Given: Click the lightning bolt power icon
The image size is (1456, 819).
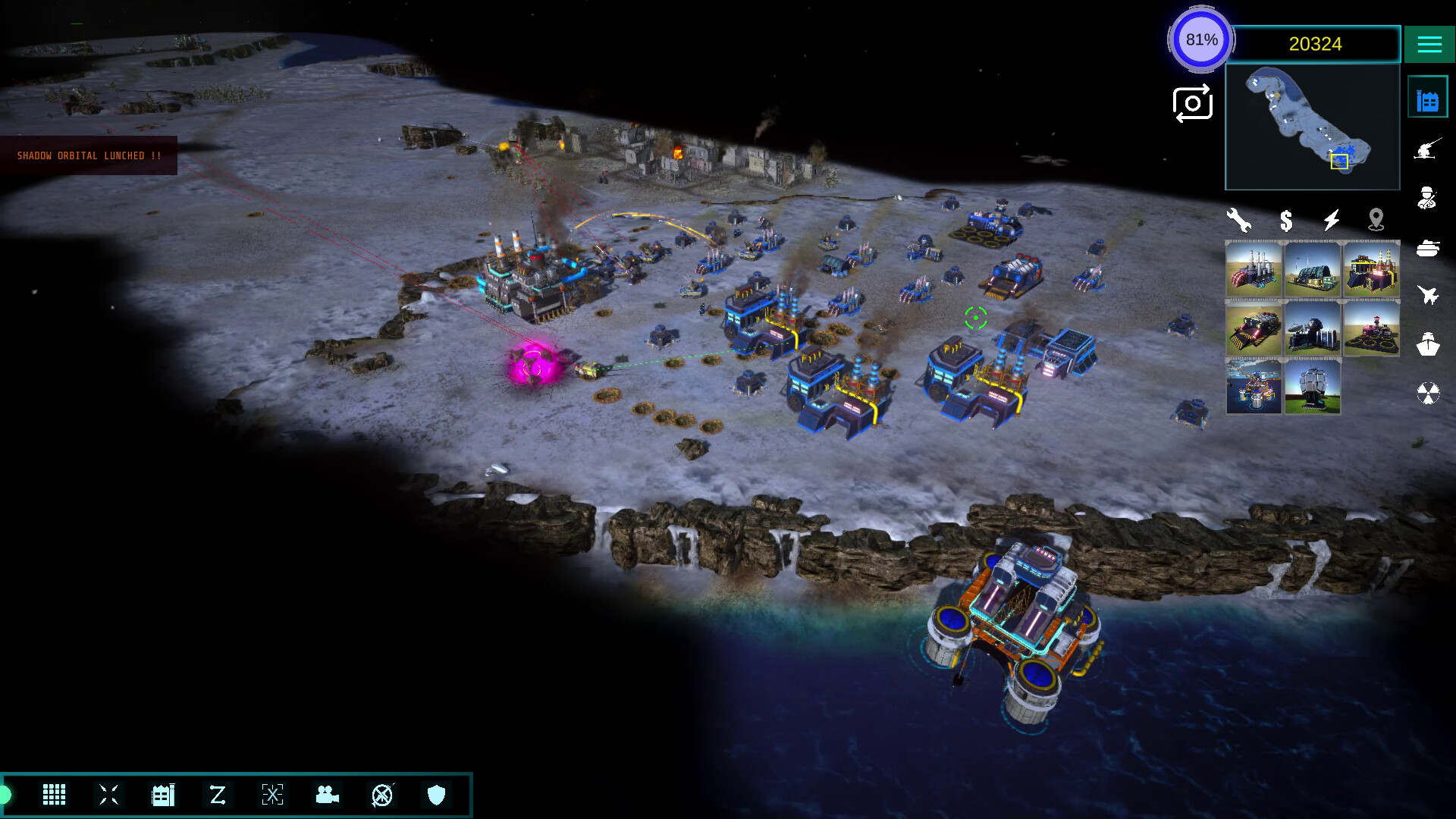Looking at the screenshot, I should [1332, 221].
